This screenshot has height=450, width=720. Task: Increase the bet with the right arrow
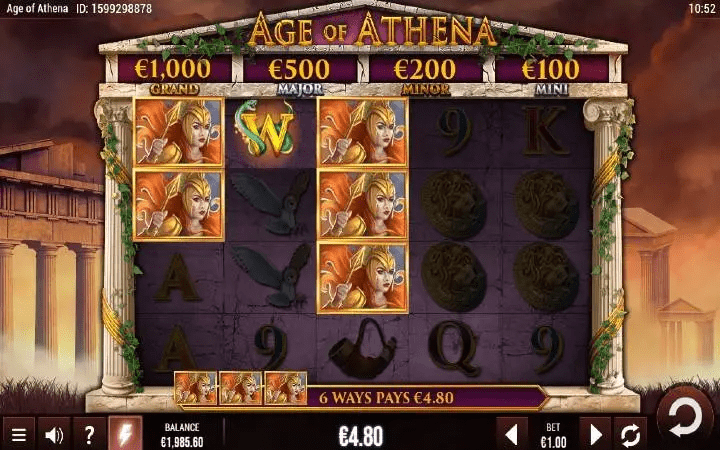(x=596, y=435)
